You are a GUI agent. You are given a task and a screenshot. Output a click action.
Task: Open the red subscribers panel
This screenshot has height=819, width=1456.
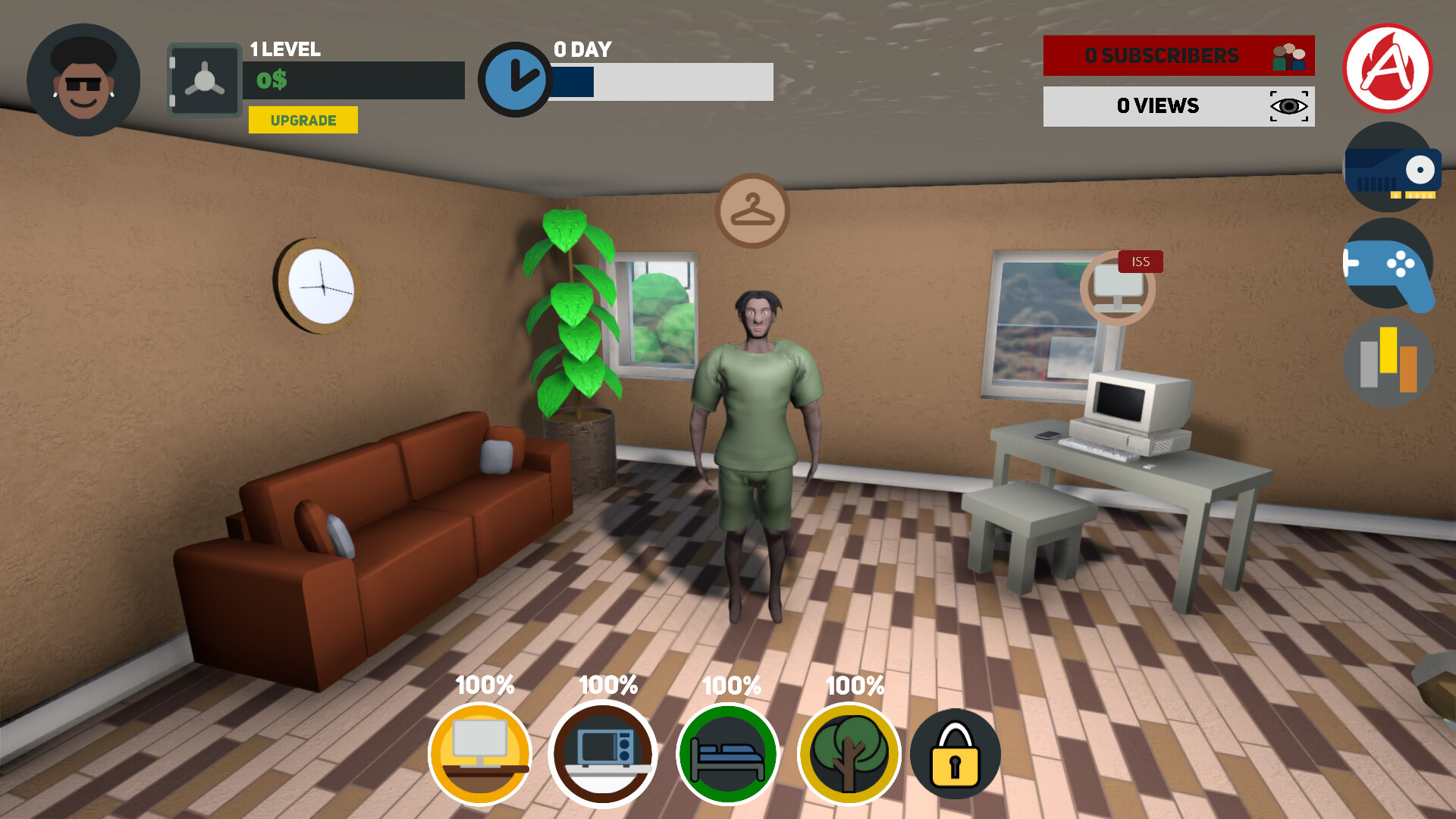pos(1178,55)
